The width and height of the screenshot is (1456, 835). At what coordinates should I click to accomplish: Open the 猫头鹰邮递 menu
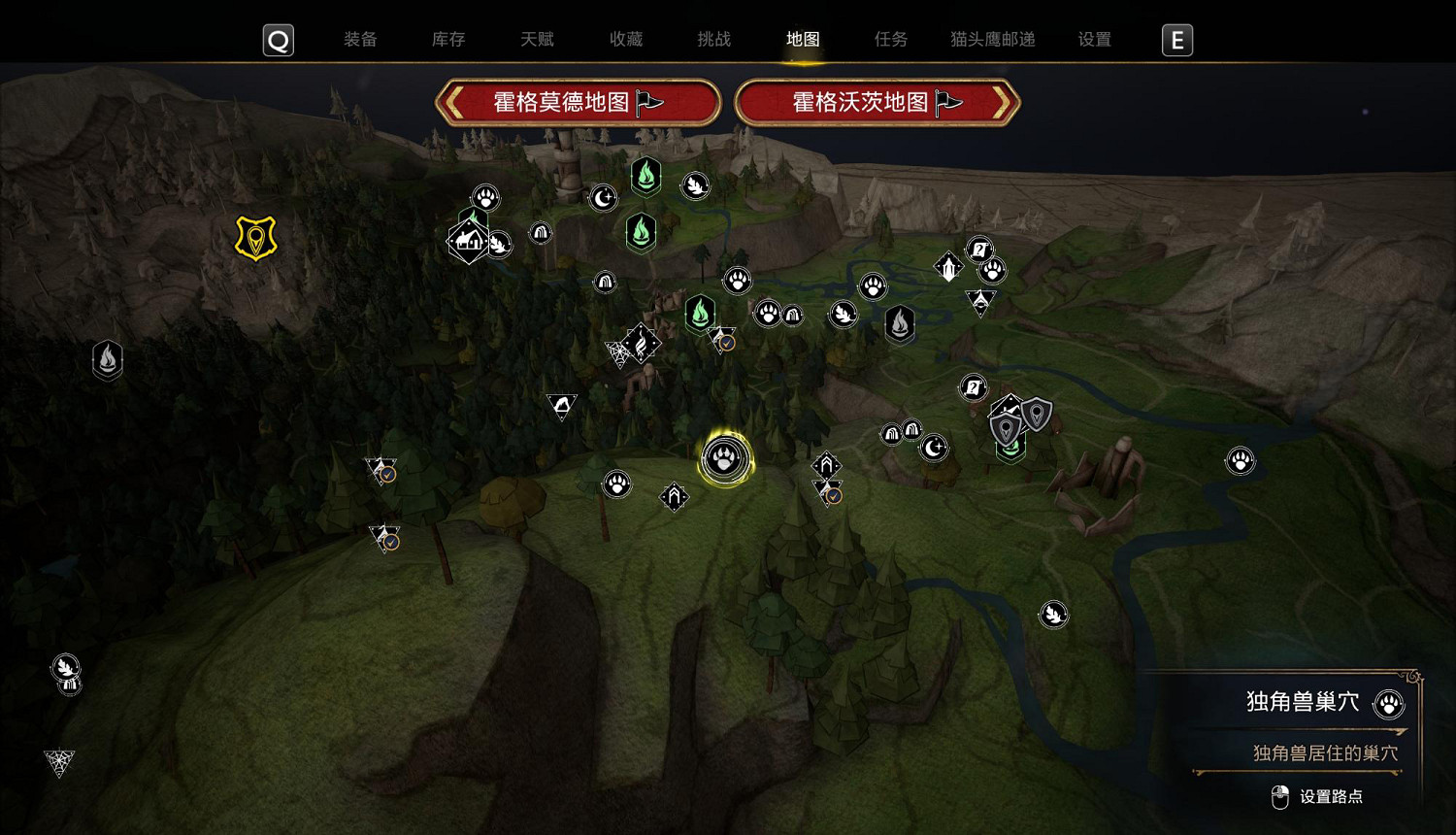click(993, 40)
